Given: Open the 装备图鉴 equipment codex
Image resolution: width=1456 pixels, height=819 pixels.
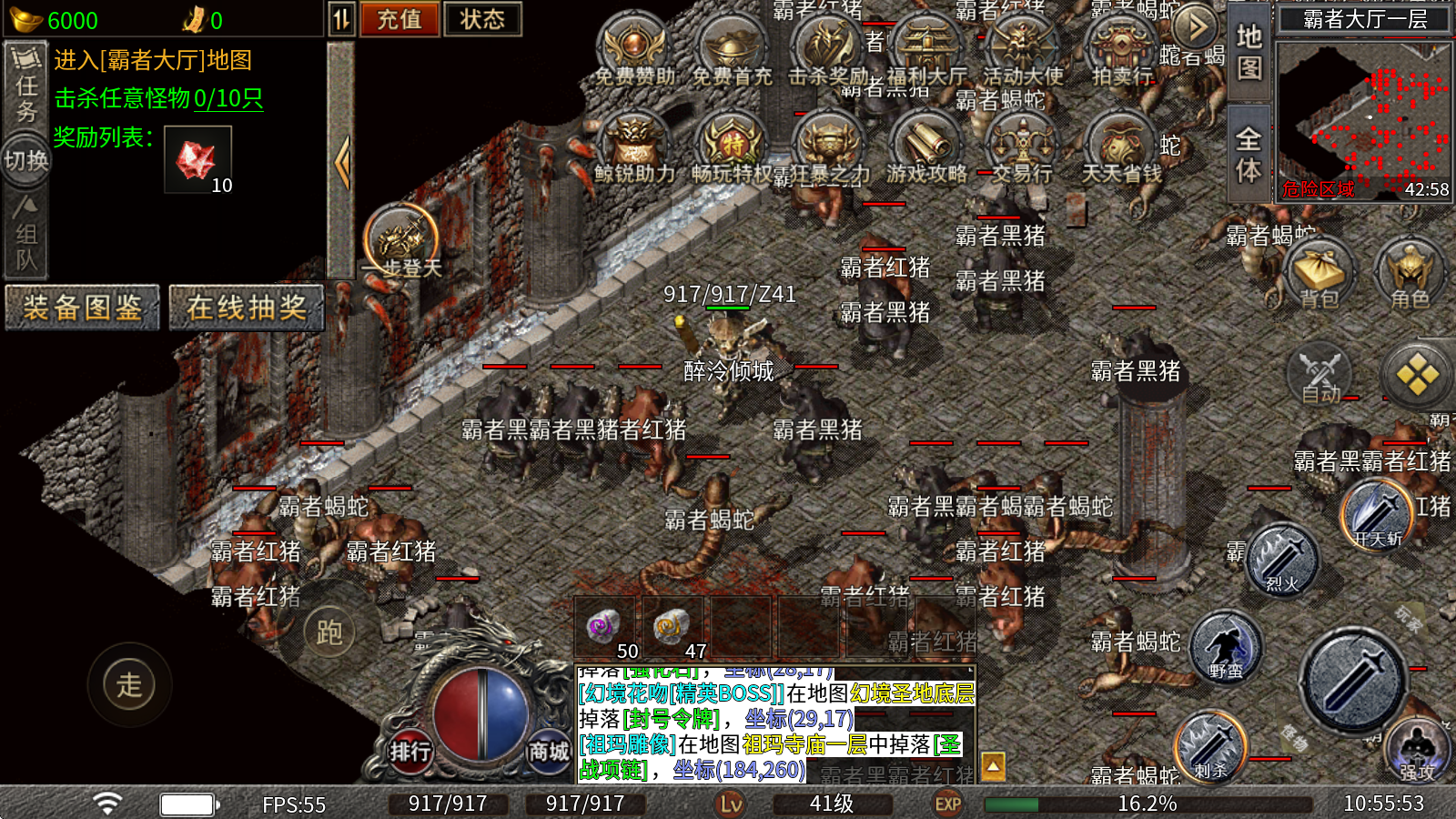Looking at the screenshot, I should pyautogui.click(x=82, y=308).
